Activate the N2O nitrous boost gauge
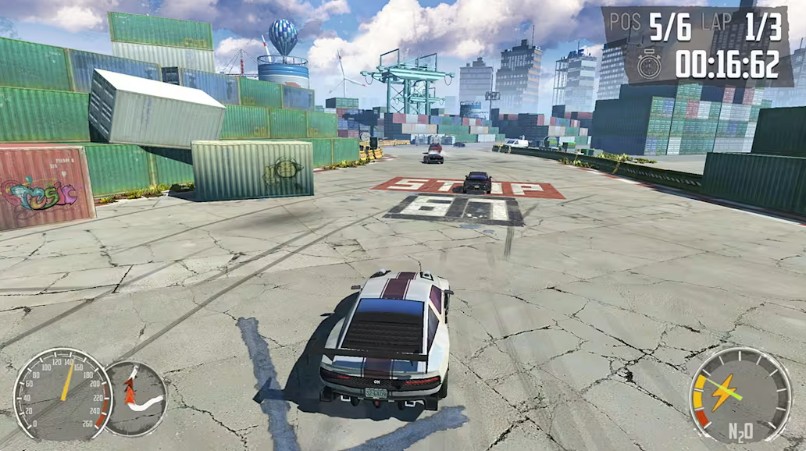The image size is (806, 451). pyautogui.click(x=740, y=394)
